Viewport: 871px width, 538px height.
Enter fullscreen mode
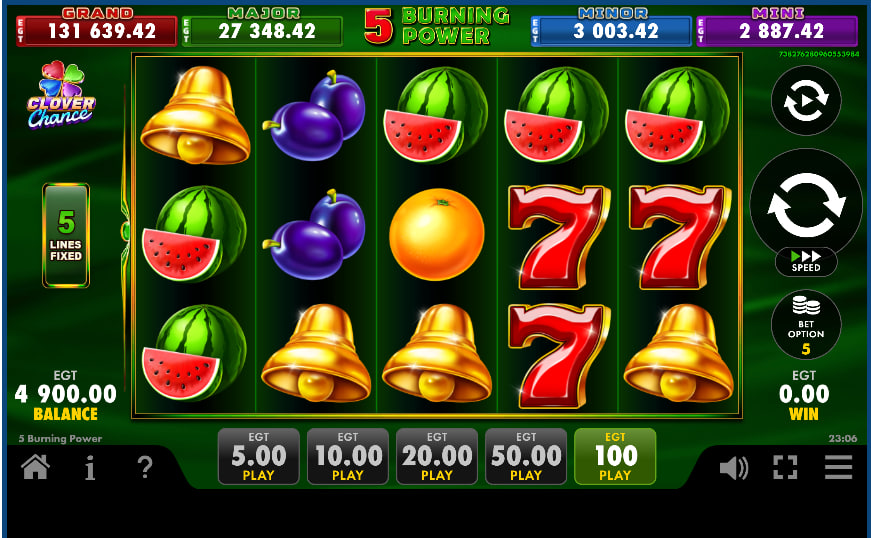[785, 467]
